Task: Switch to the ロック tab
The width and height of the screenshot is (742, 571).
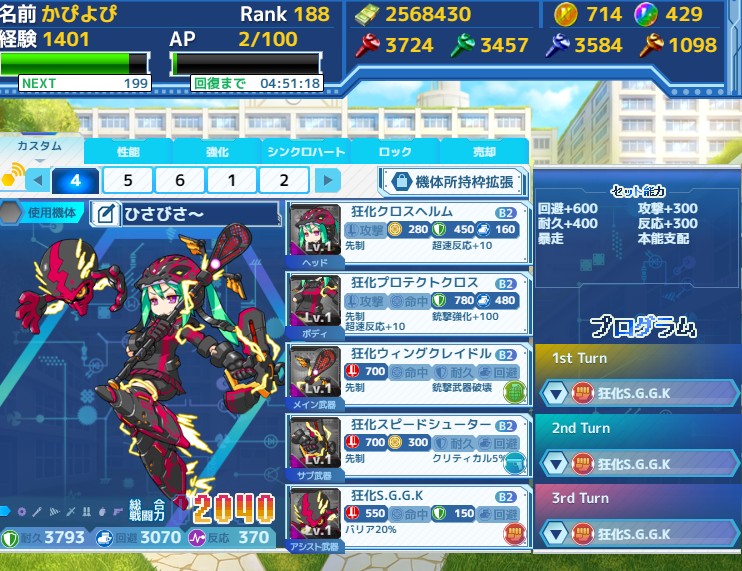Action: (x=395, y=151)
